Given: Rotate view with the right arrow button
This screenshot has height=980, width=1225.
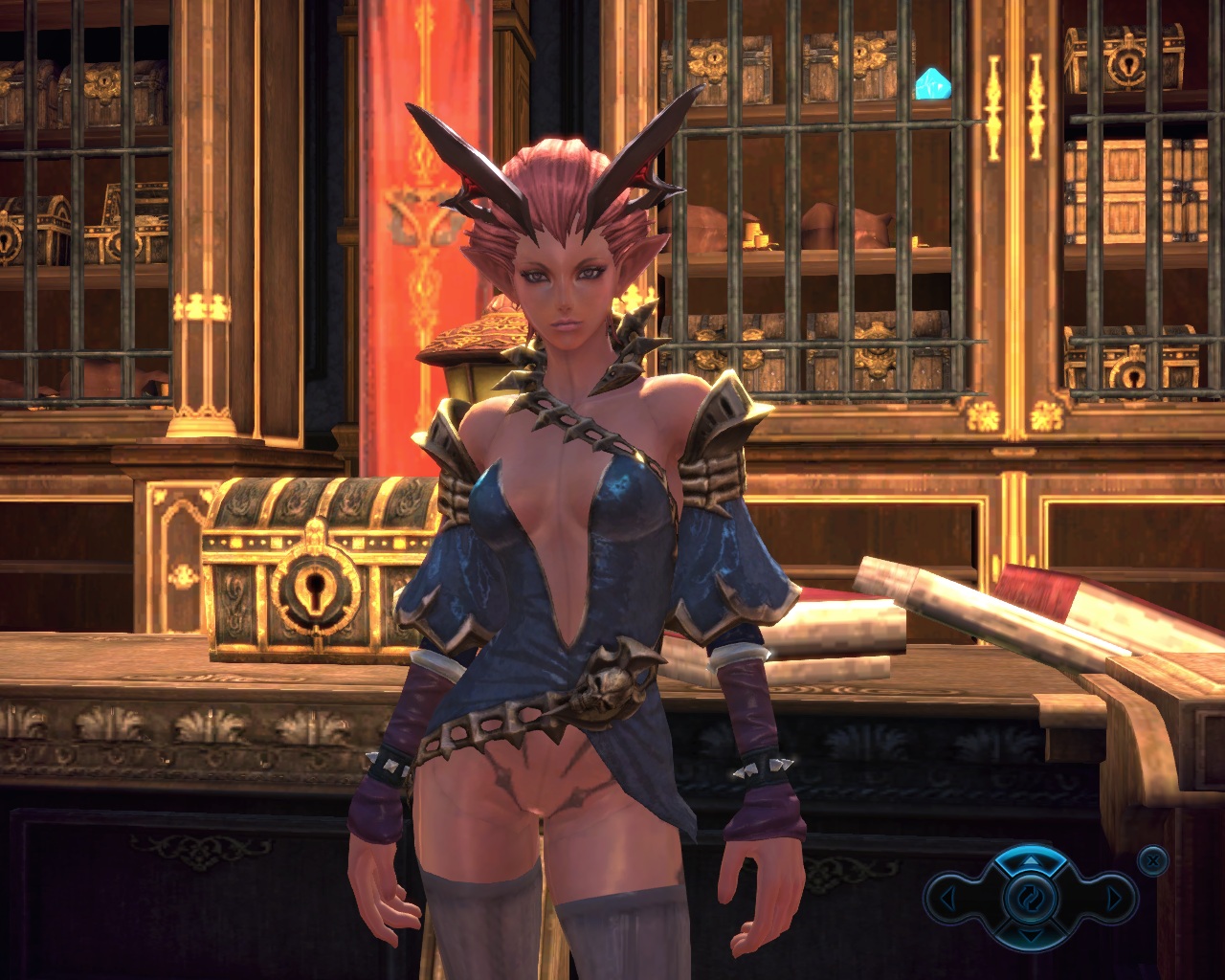Looking at the screenshot, I should click(x=1113, y=899).
